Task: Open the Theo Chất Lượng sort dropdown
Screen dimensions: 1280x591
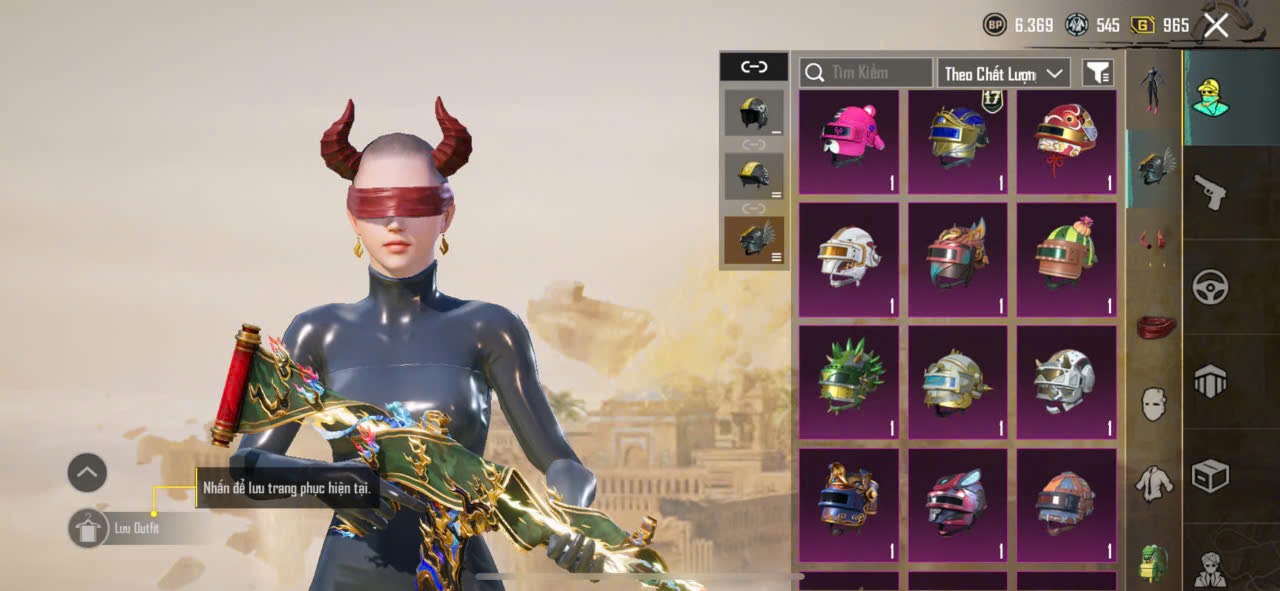Action: pos(1003,73)
